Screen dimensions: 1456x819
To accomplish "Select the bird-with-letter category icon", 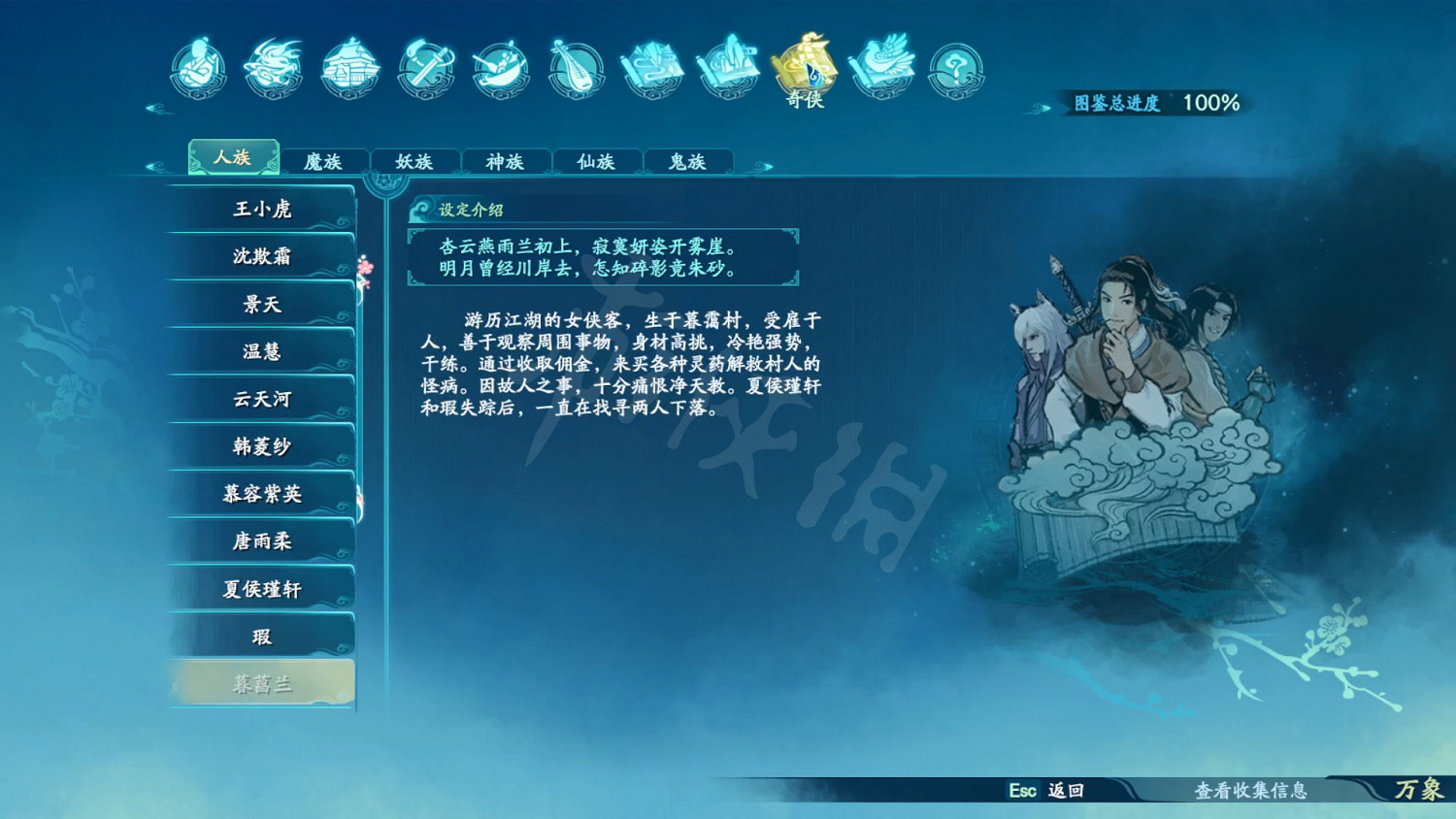I will [x=878, y=68].
